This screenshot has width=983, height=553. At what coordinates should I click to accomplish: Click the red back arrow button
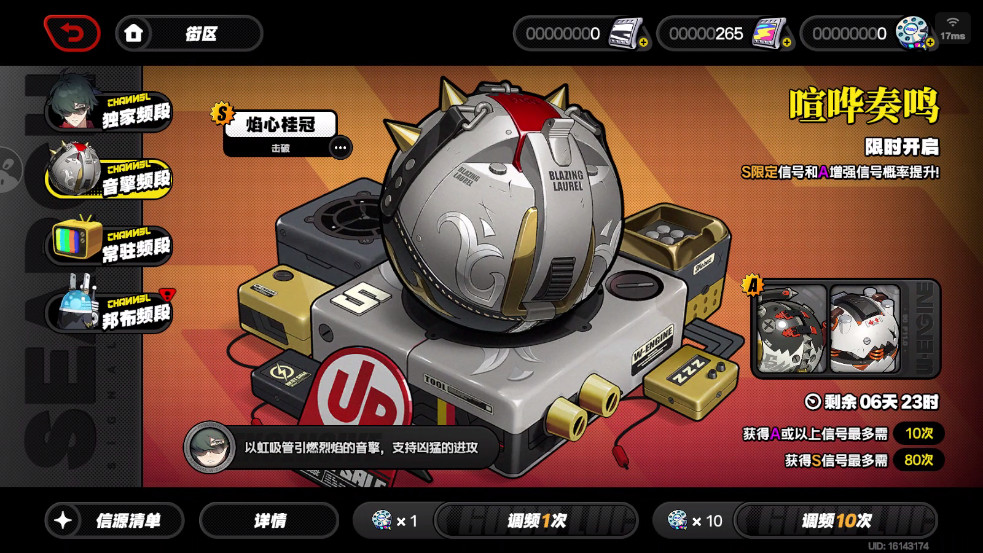click(x=71, y=33)
